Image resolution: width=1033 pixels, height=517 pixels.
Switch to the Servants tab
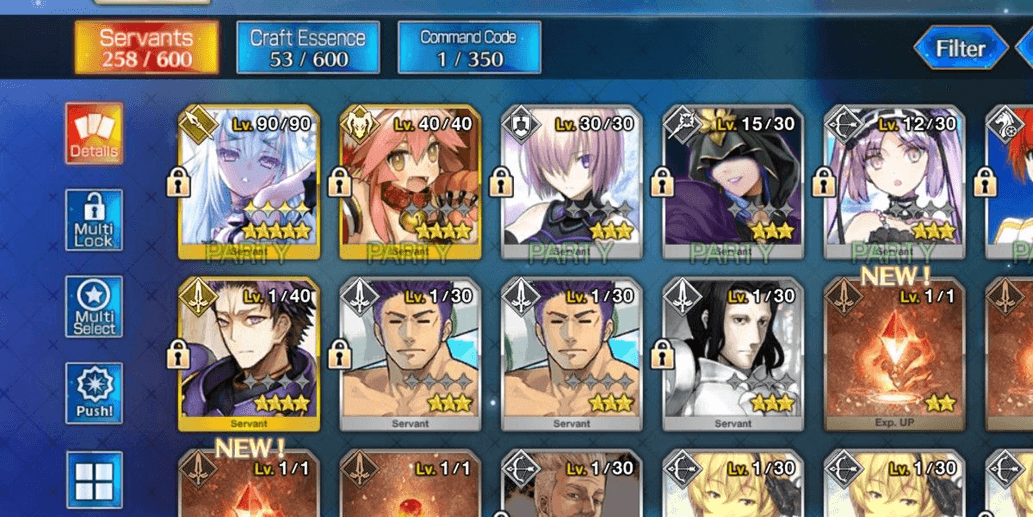(x=146, y=48)
